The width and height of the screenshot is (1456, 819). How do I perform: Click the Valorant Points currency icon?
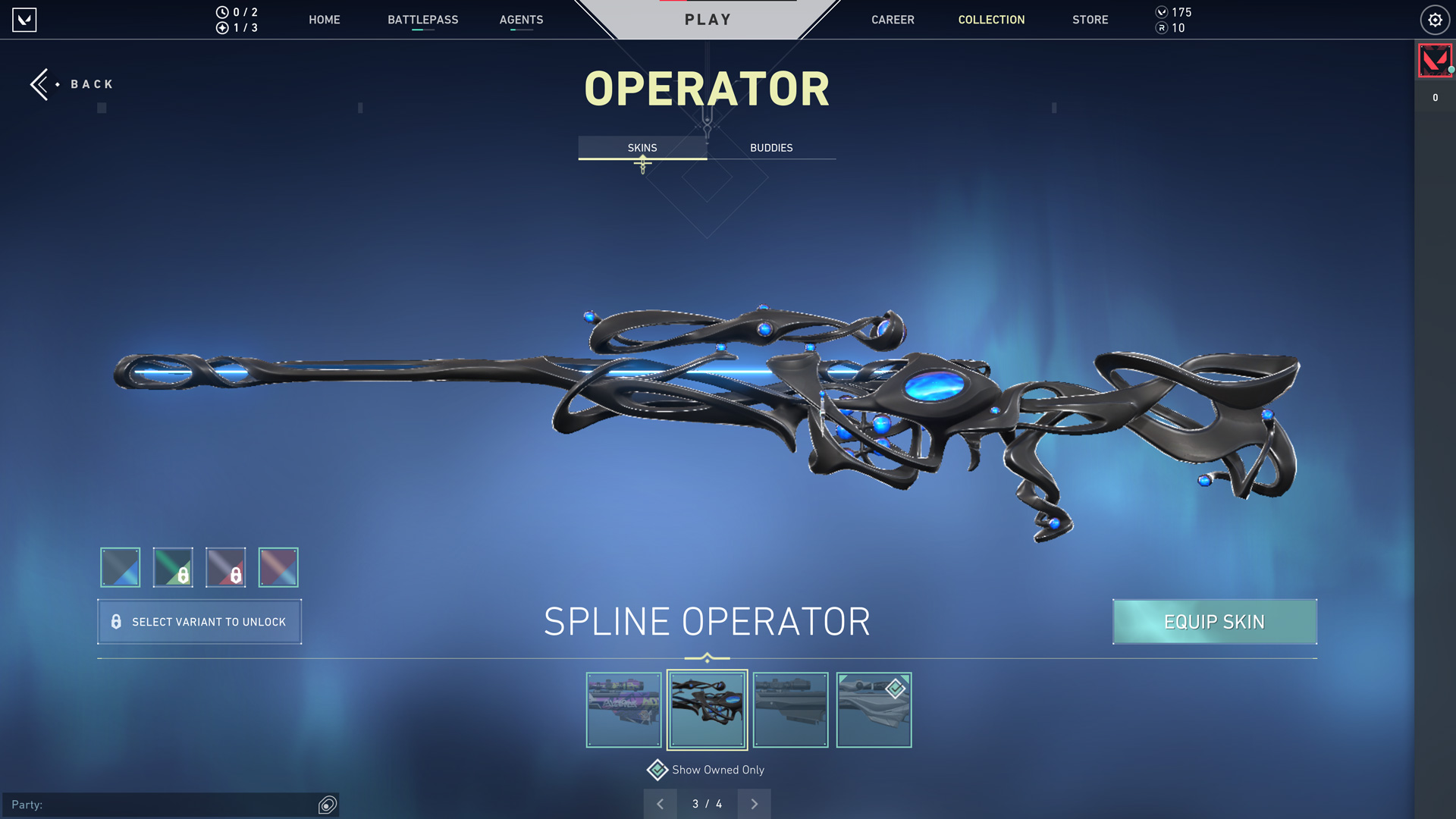click(1161, 12)
